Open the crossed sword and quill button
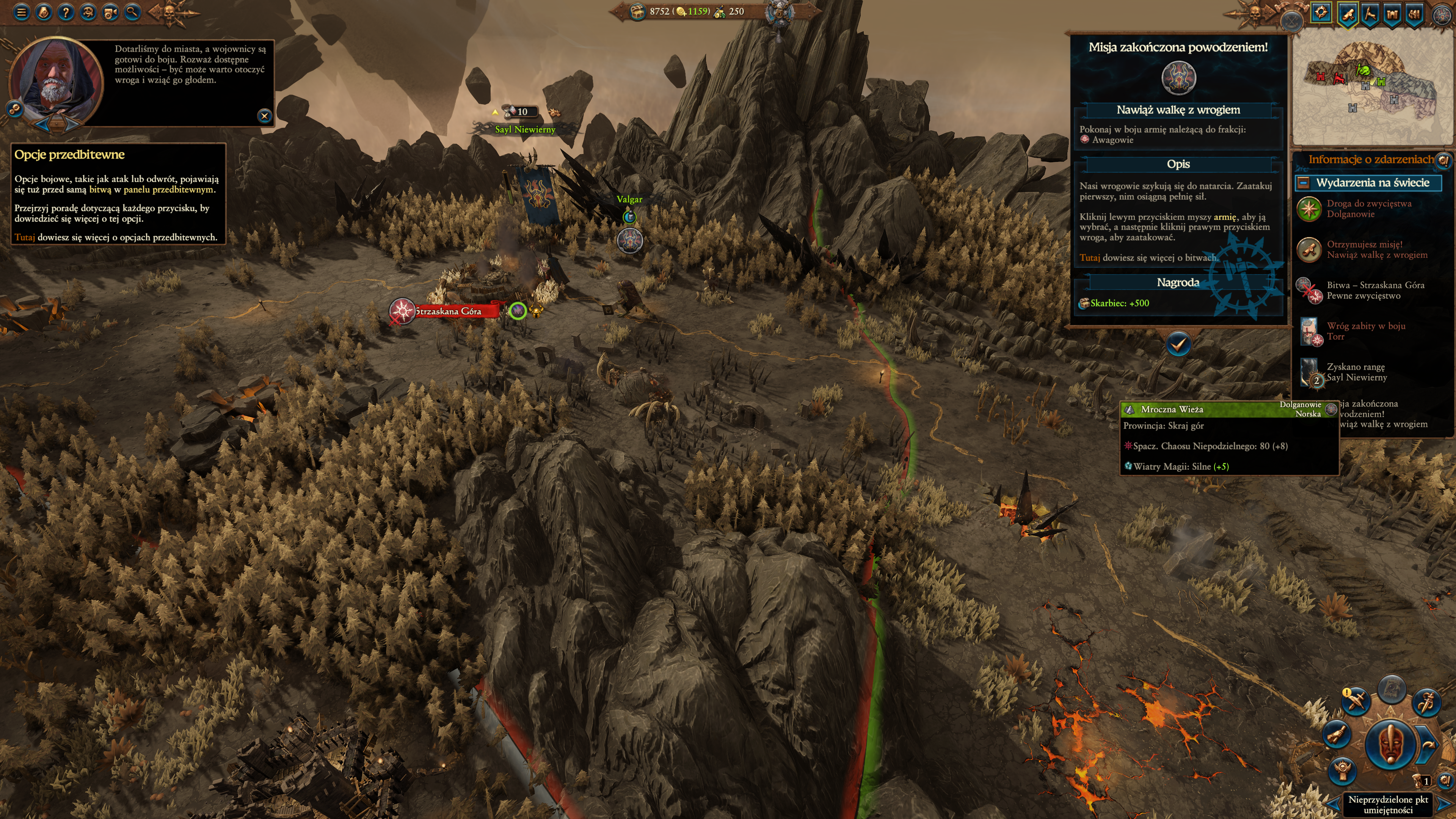The width and height of the screenshot is (1456, 819). click(x=1356, y=702)
